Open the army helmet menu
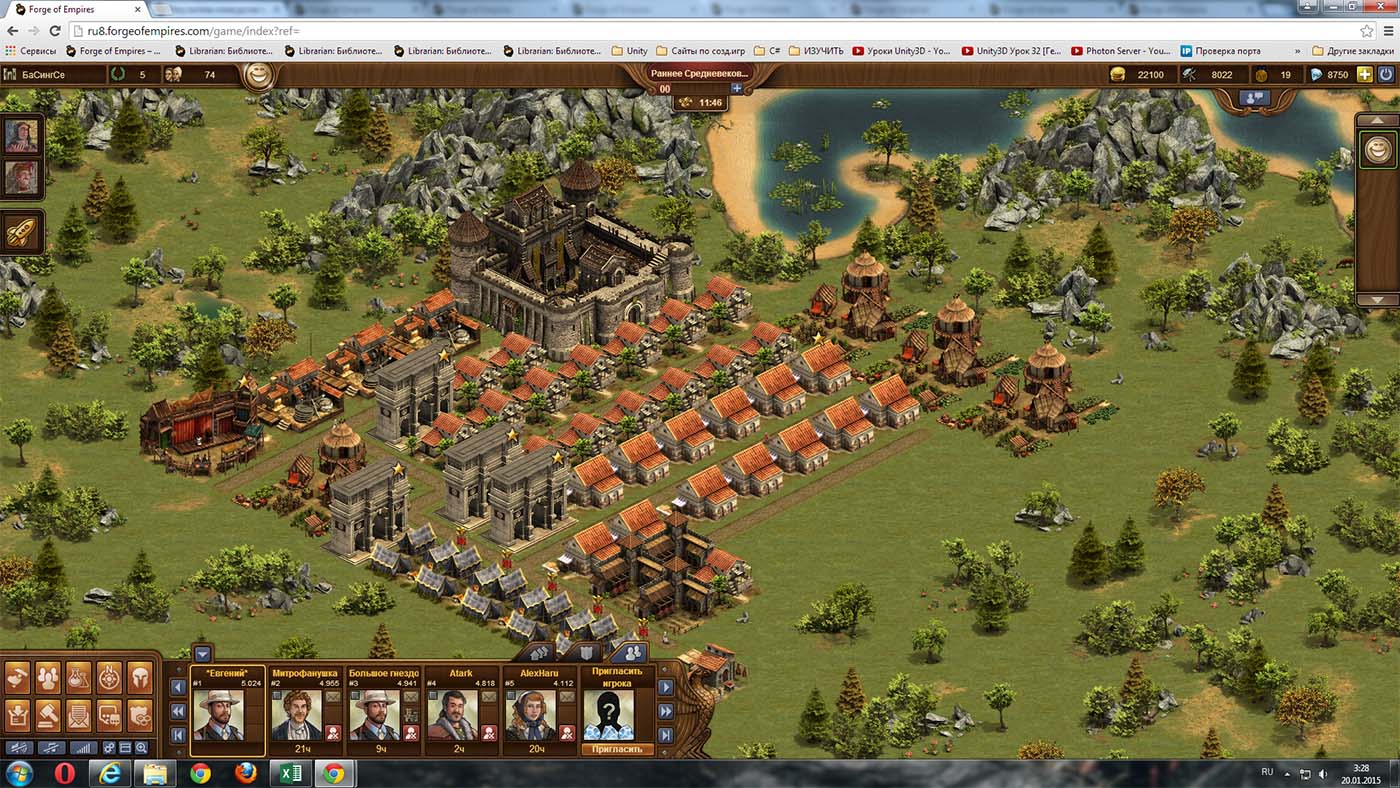This screenshot has height=788, width=1400. coord(140,678)
